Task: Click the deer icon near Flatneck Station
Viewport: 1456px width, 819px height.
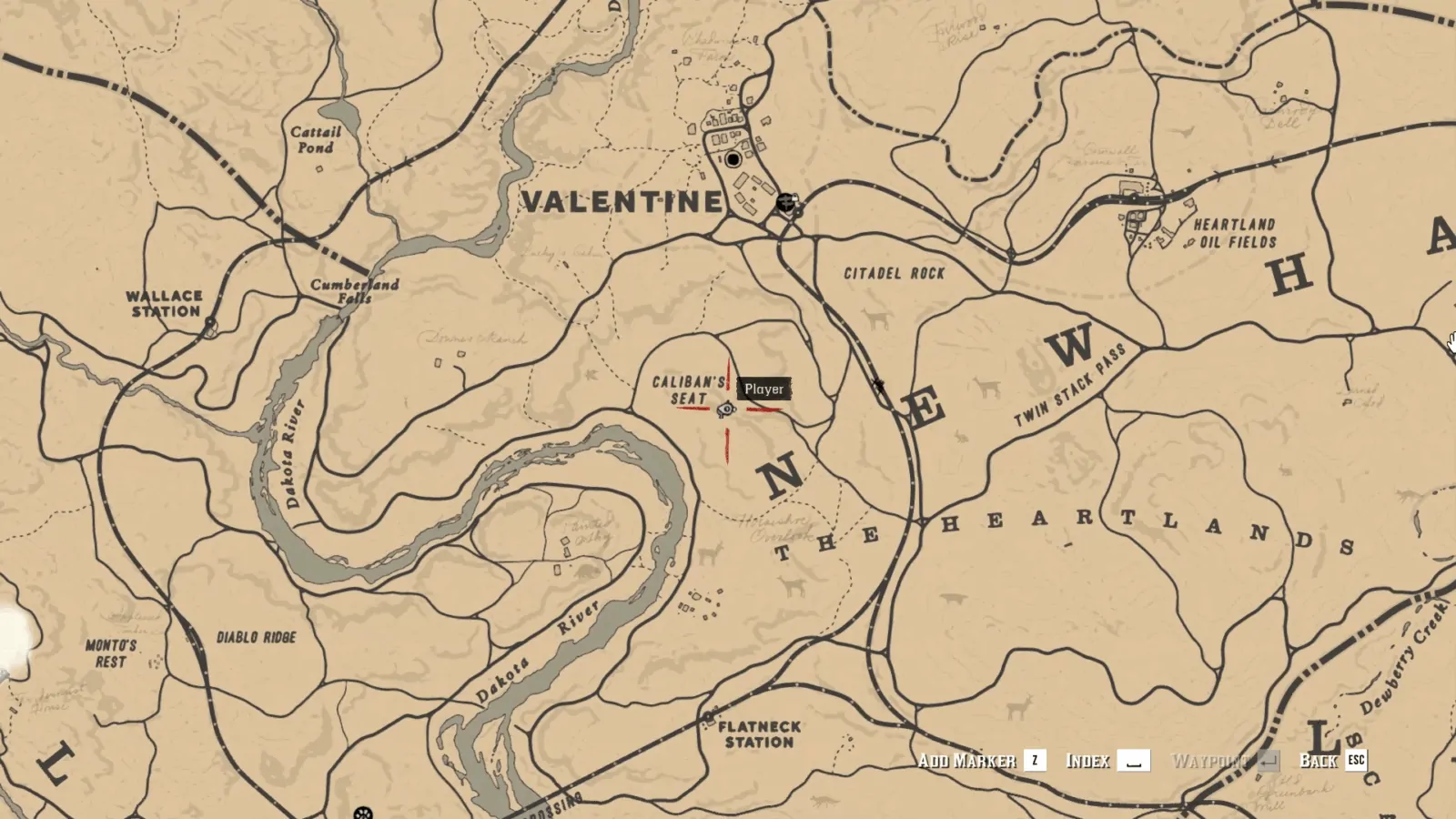Action: [824, 801]
